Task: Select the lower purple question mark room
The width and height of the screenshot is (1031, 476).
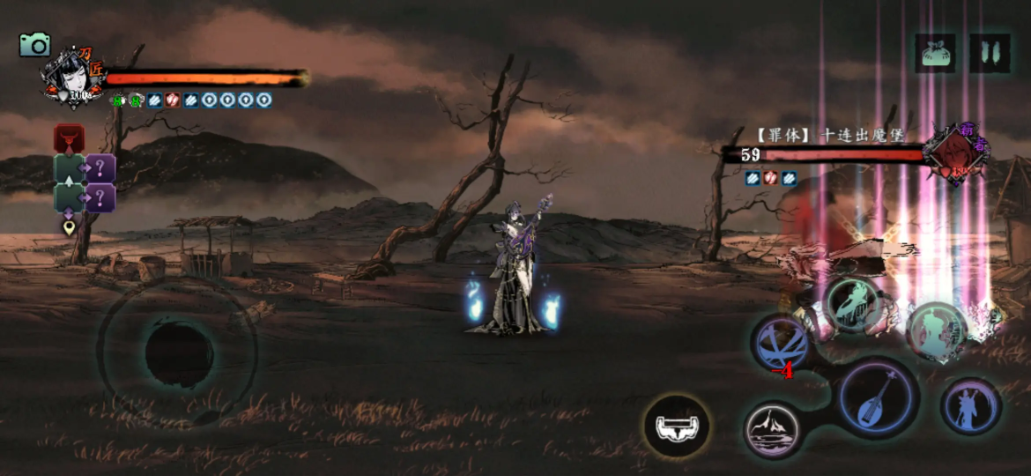Action: pos(100,196)
